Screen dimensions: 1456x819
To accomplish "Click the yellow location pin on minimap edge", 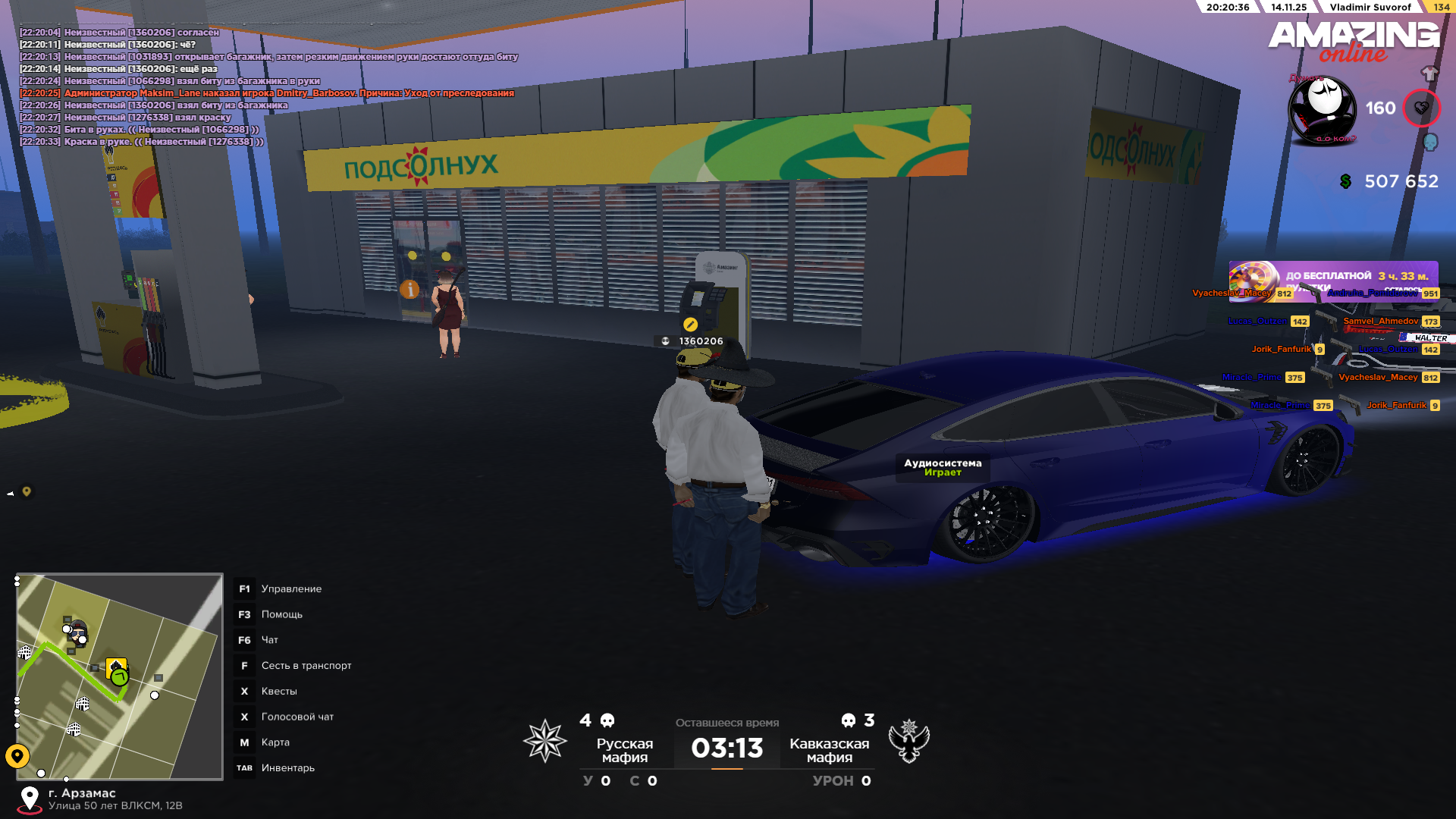I will pos(17,755).
